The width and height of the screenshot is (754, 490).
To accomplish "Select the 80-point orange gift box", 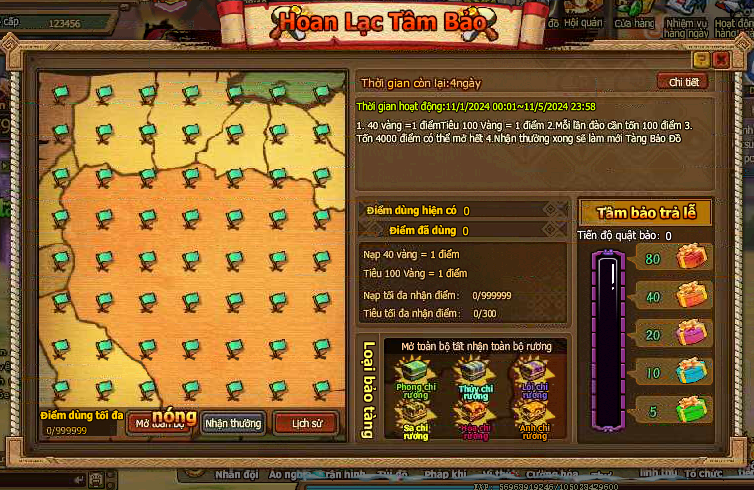I will [x=690, y=258].
